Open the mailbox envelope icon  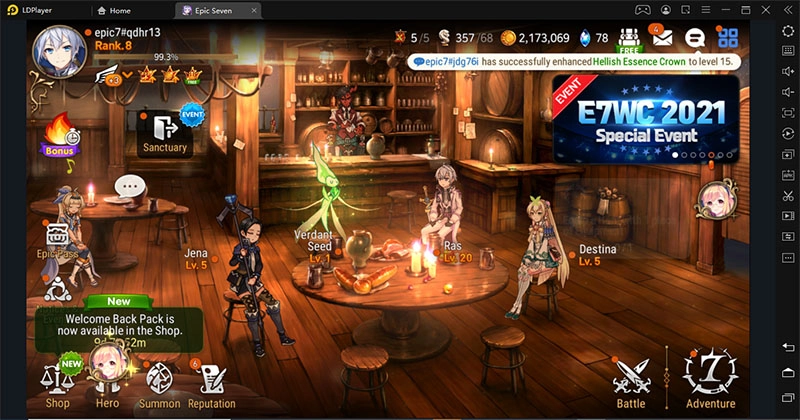tap(661, 39)
